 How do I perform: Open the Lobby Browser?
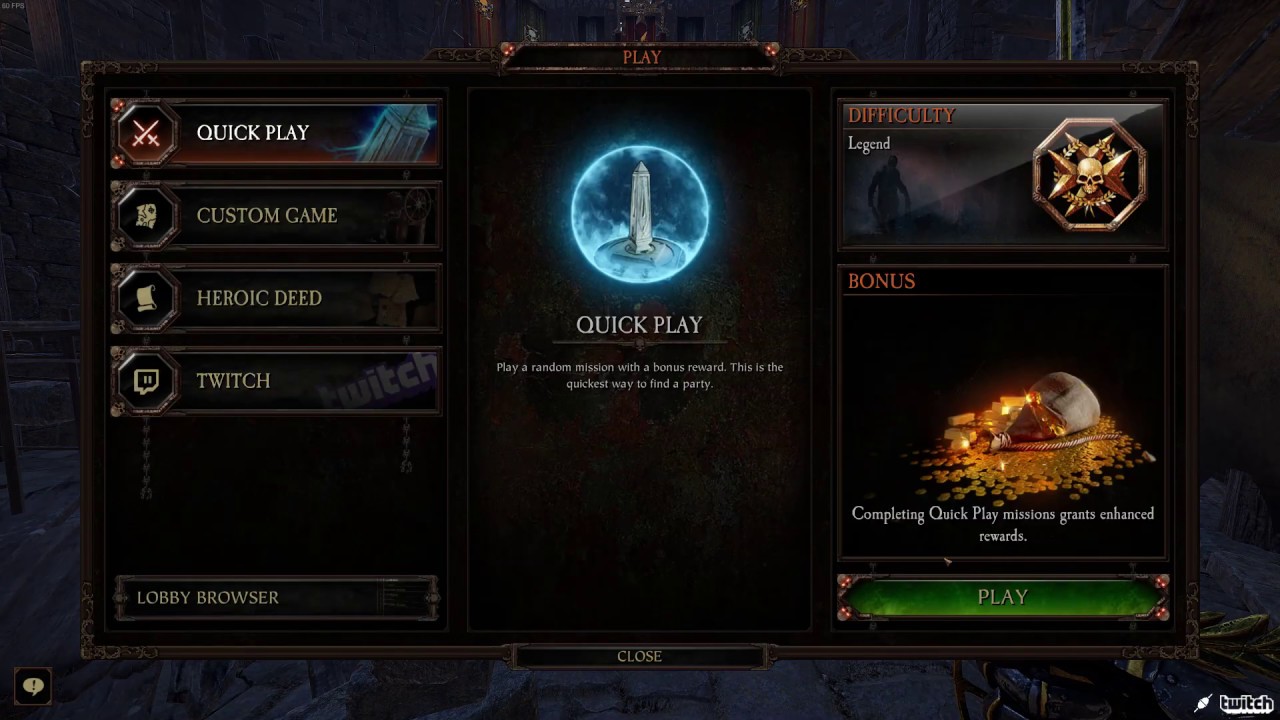tap(276, 598)
